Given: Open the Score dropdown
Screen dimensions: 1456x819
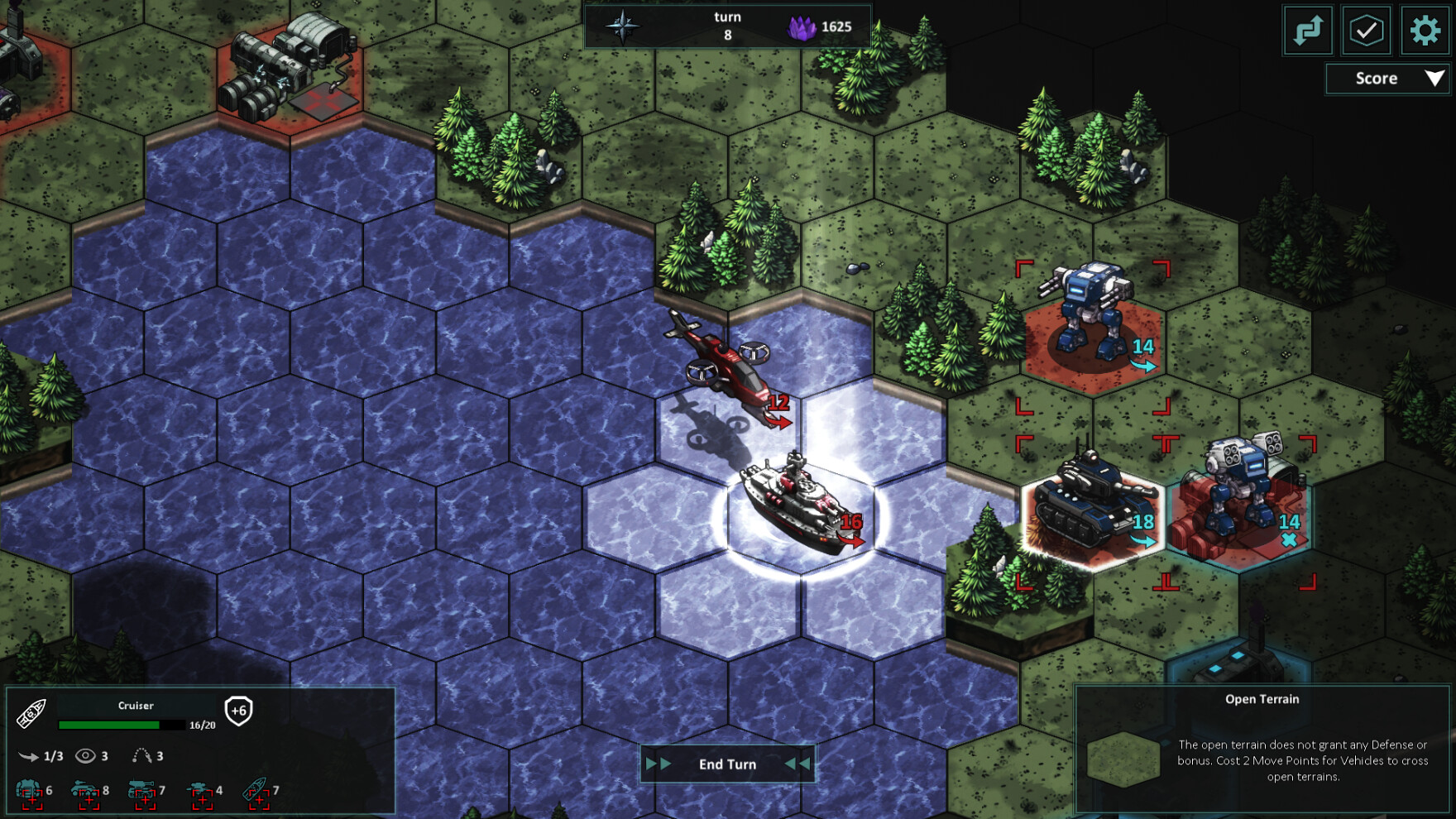Looking at the screenshot, I should click(1387, 78).
